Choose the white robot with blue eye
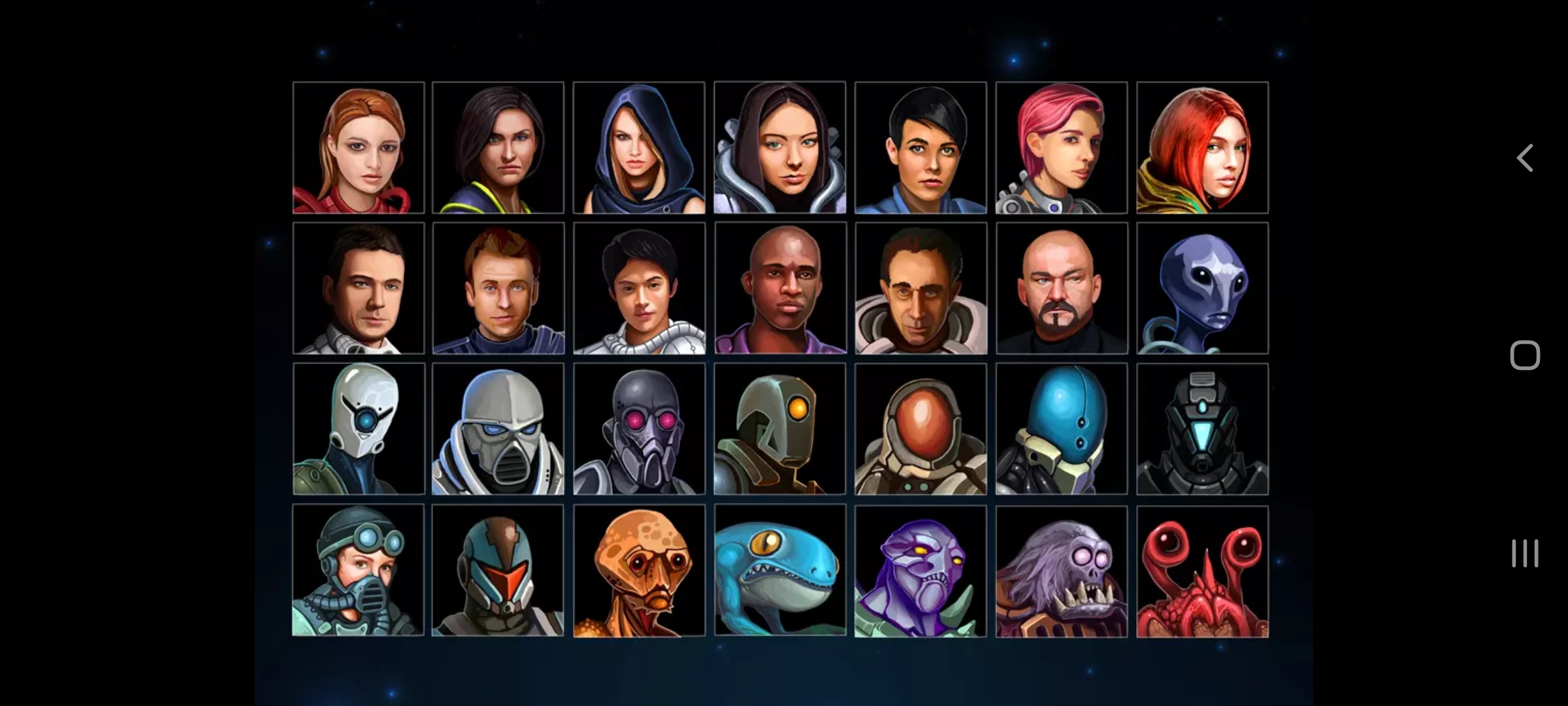Image resolution: width=1568 pixels, height=706 pixels. 359,429
